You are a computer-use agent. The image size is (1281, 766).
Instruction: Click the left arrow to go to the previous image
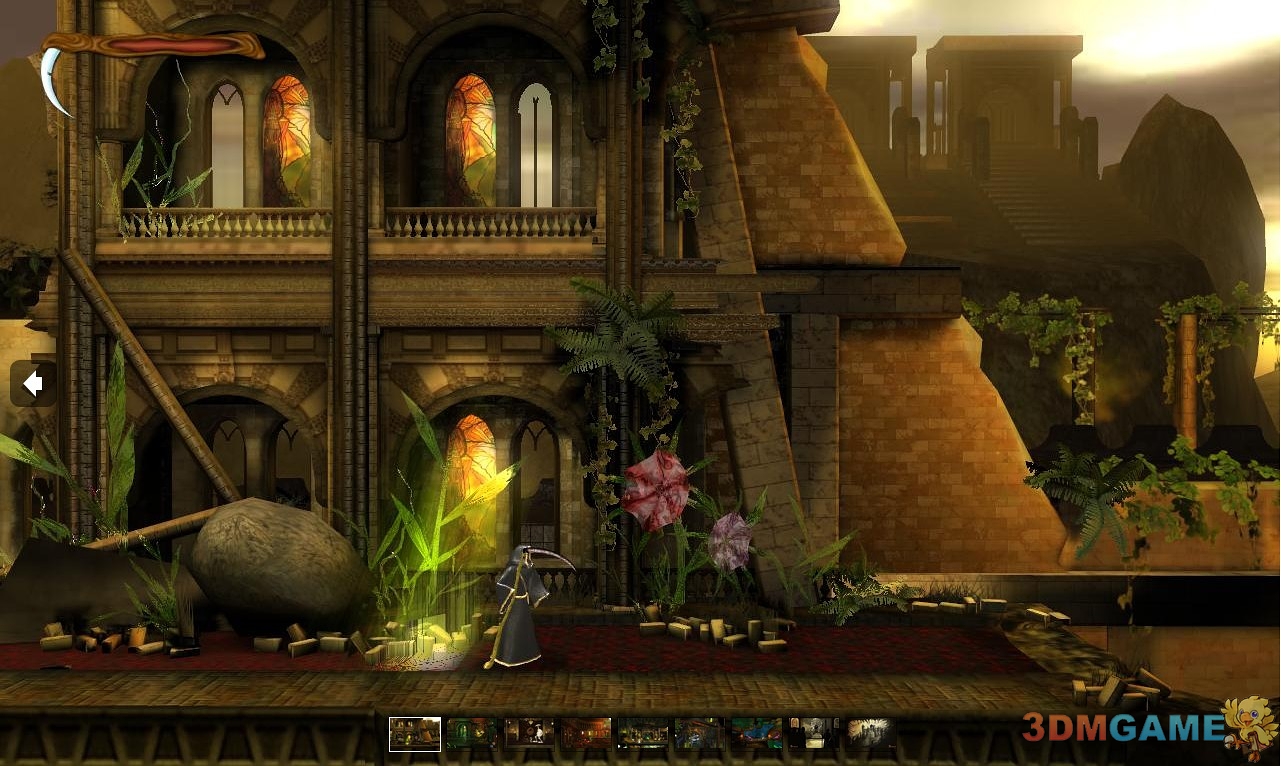click(33, 384)
